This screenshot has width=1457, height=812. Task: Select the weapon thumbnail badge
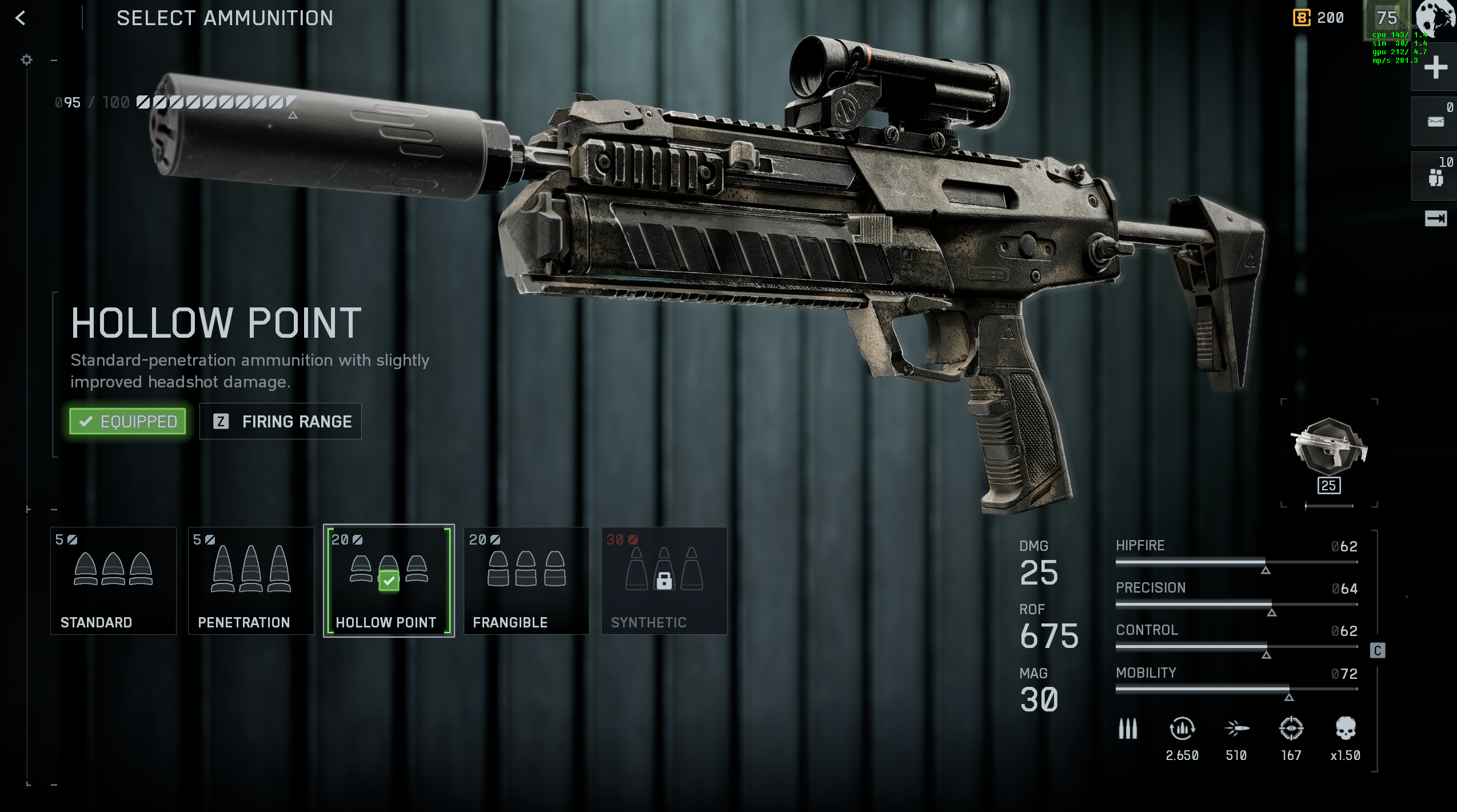coord(1329,449)
